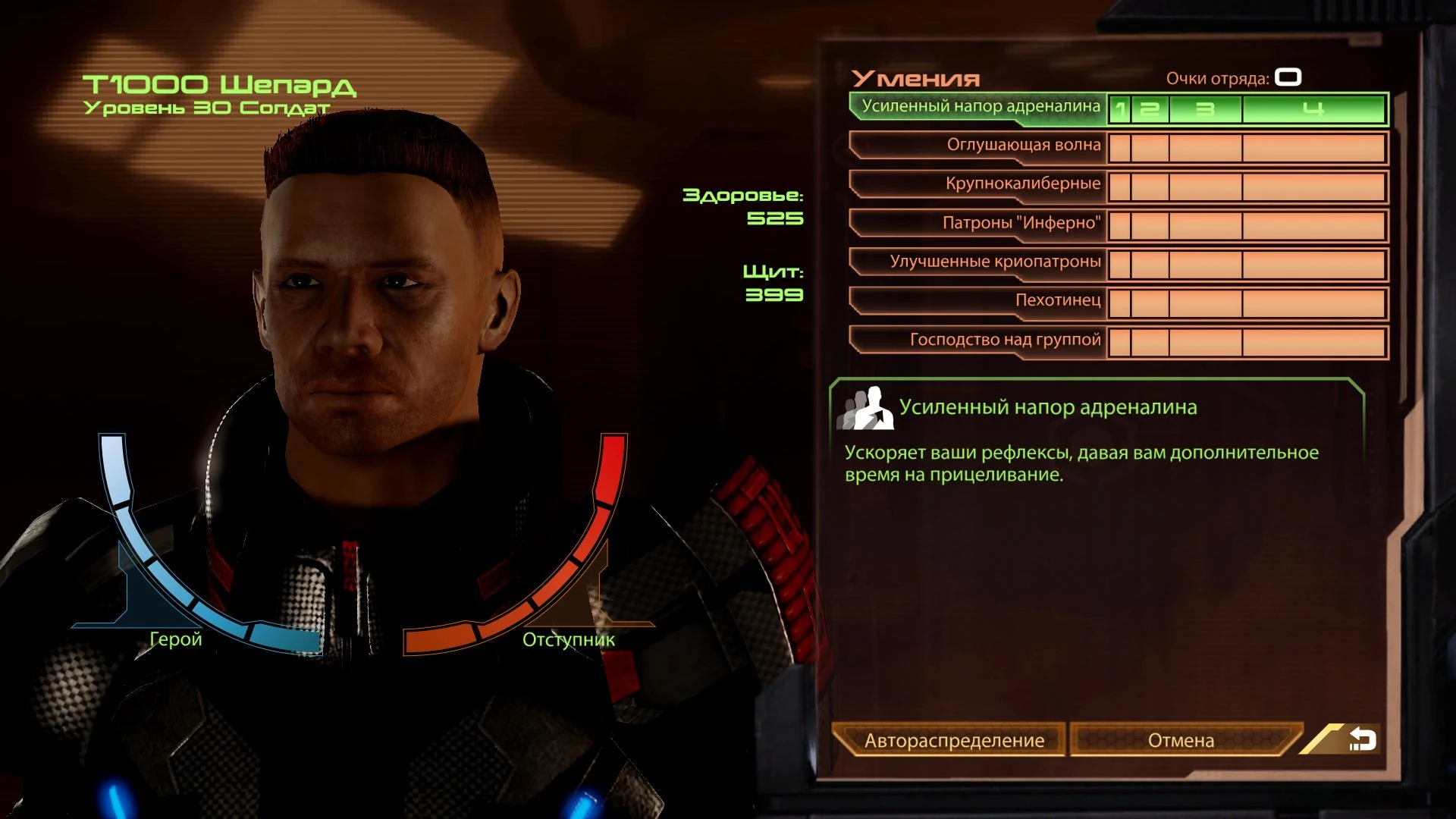Click the Отмена button
This screenshot has width=1456, height=819.
(1181, 740)
